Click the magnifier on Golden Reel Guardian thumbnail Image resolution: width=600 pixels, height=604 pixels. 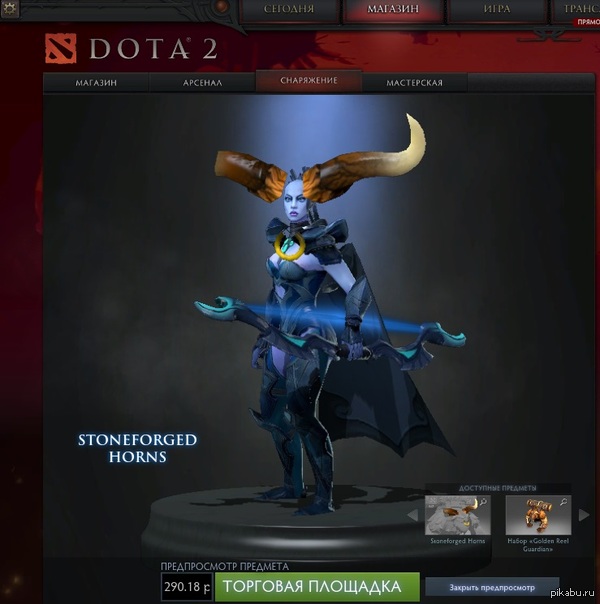563,502
